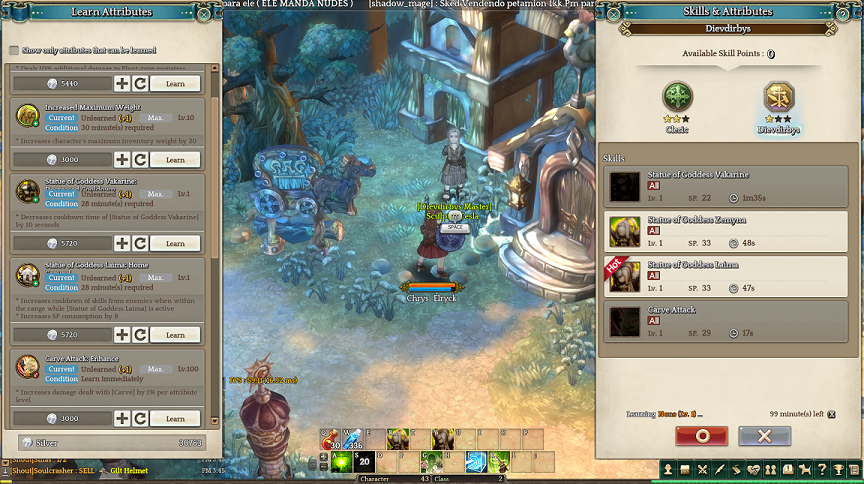The width and height of the screenshot is (864, 484).
Task: Learn Statue of Goddess Laima: Home attribute
Action: (175, 334)
